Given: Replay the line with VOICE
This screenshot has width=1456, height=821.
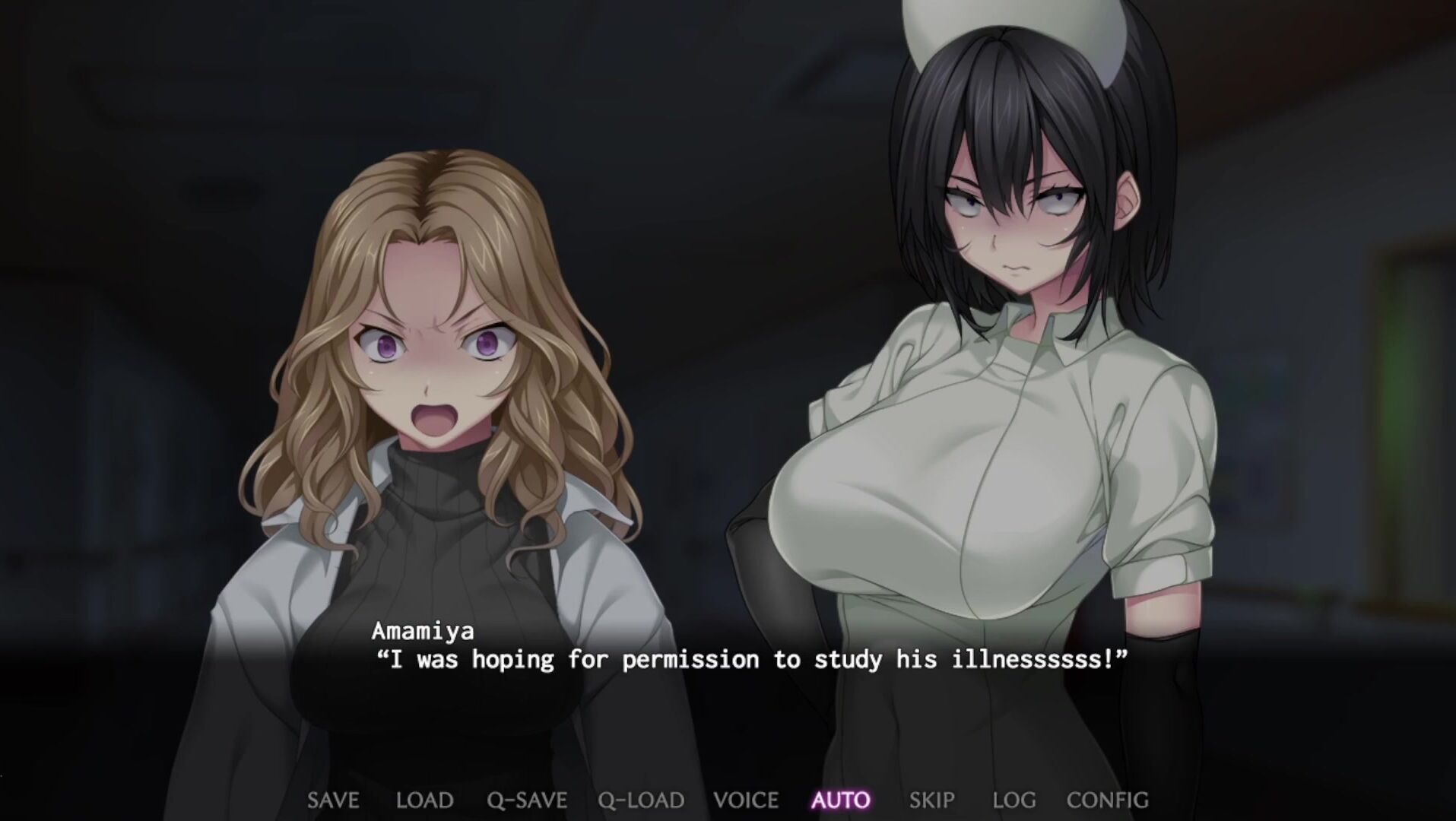Looking at the screenshot, I should (746, 800).
